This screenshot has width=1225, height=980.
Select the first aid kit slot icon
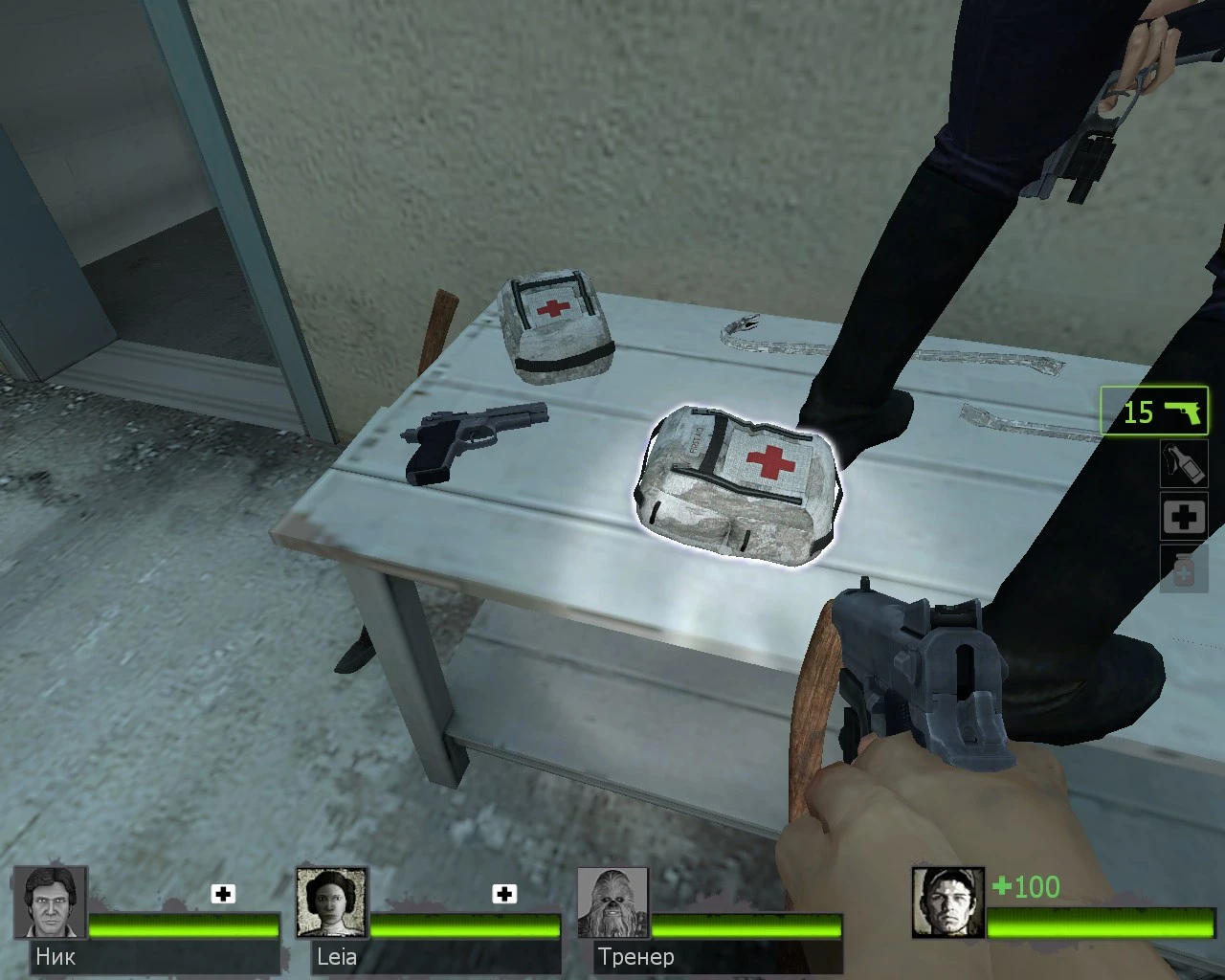(x=1184, y=516)
